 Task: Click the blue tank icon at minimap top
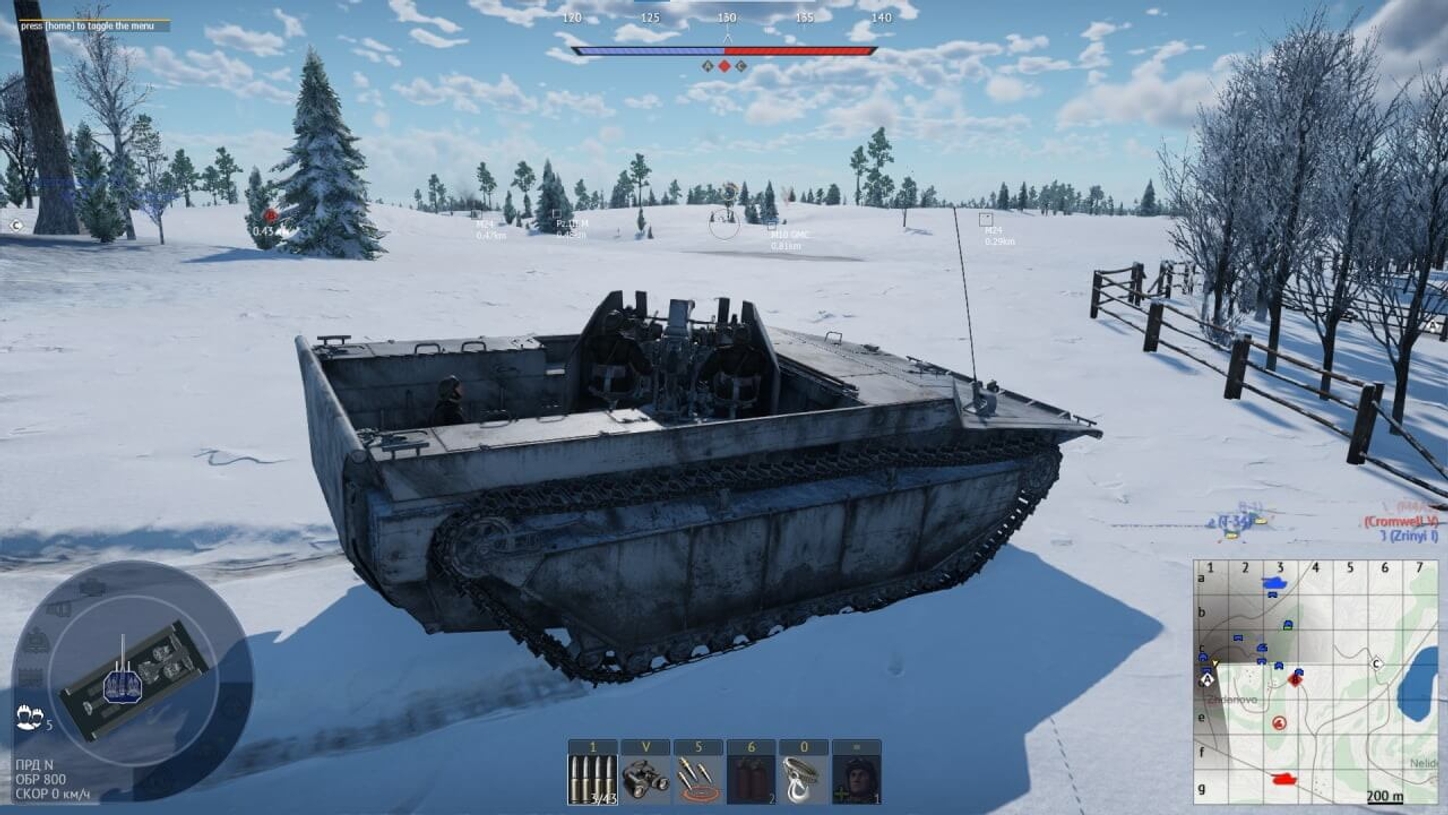1274,583
